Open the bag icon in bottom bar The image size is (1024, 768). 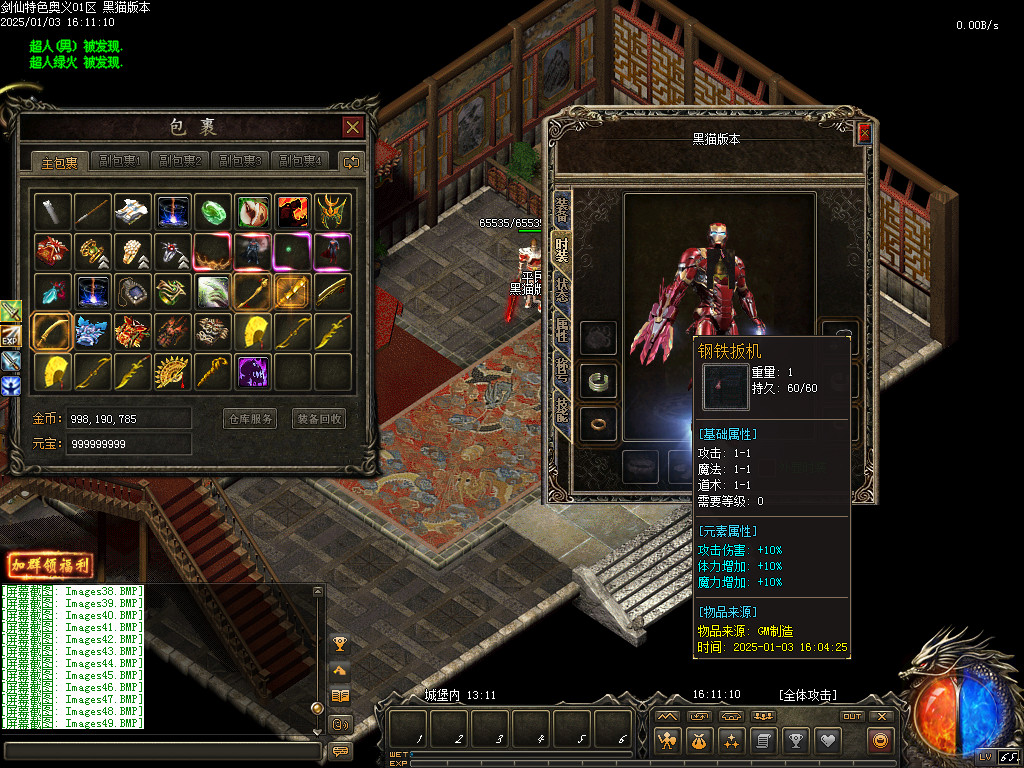pos(697,741)
